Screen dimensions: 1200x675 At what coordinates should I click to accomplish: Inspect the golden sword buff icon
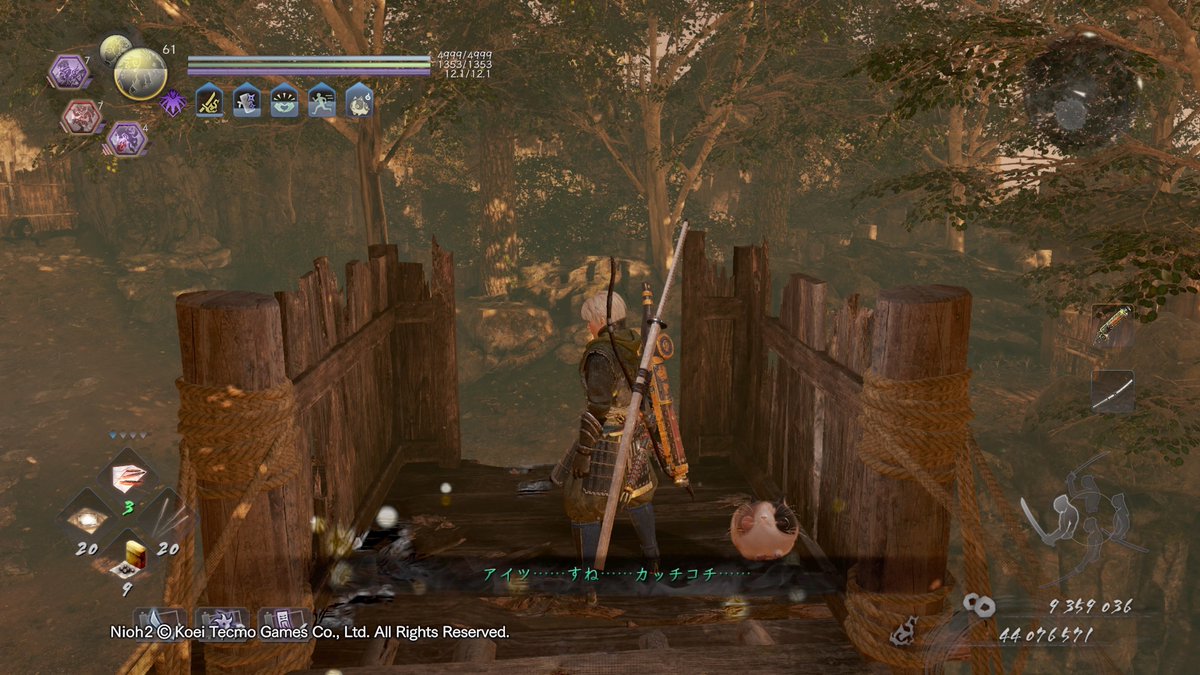tap(210, 100)
